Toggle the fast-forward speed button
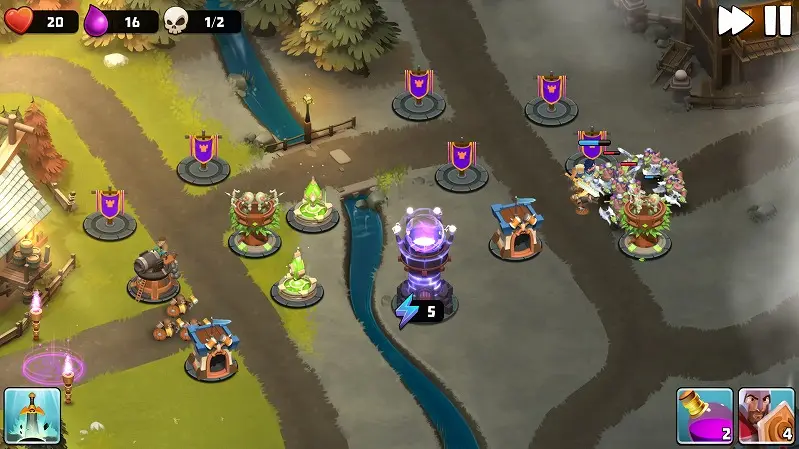 735,21
